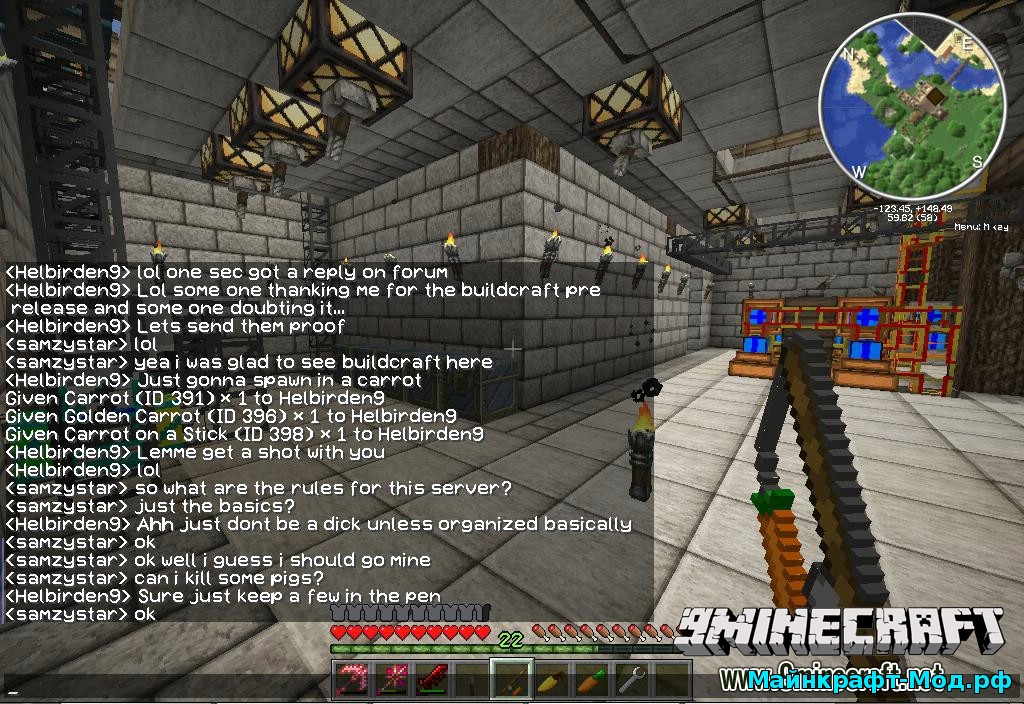The height and width of the screenshot is (704, 1024).
Task: Select the golden carrot hotbar slot
Action: pos(549,680)
